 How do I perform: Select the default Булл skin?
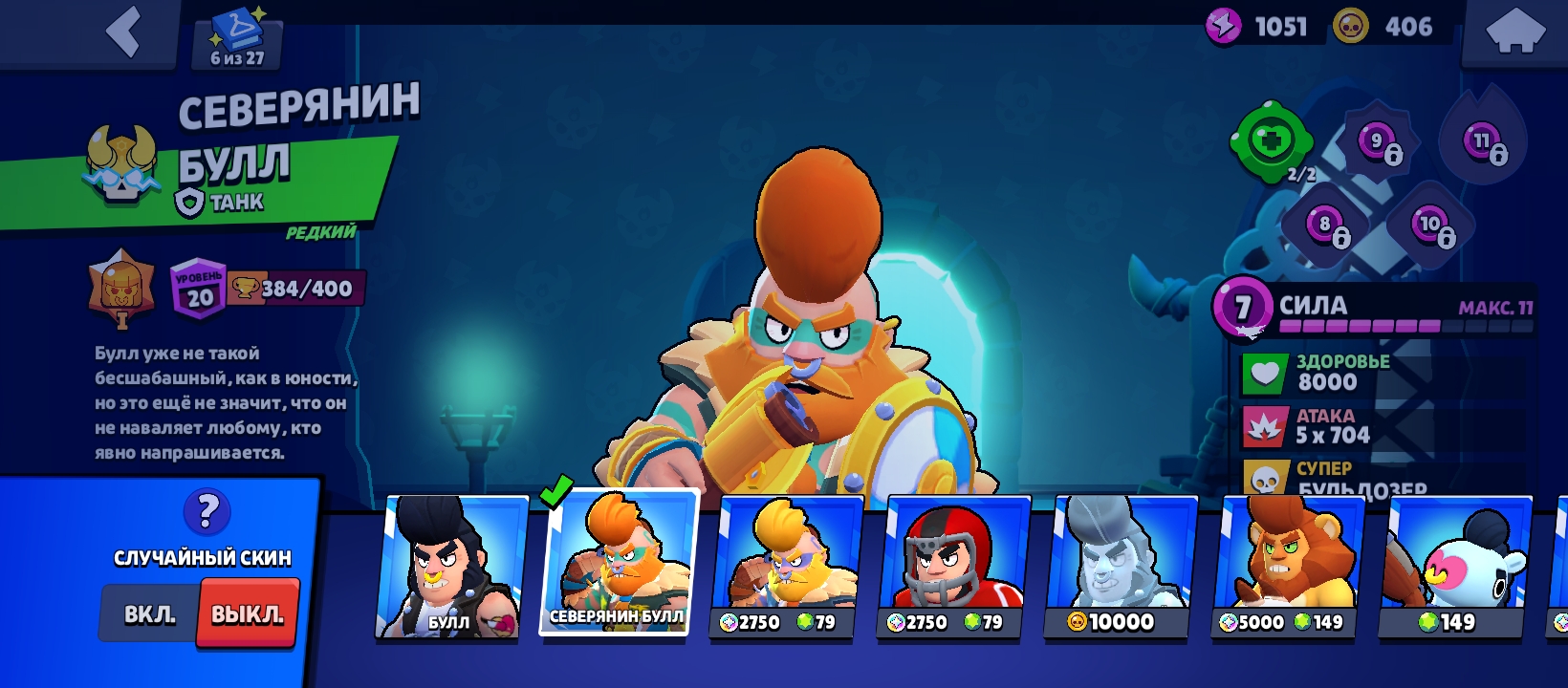(450, 566)
